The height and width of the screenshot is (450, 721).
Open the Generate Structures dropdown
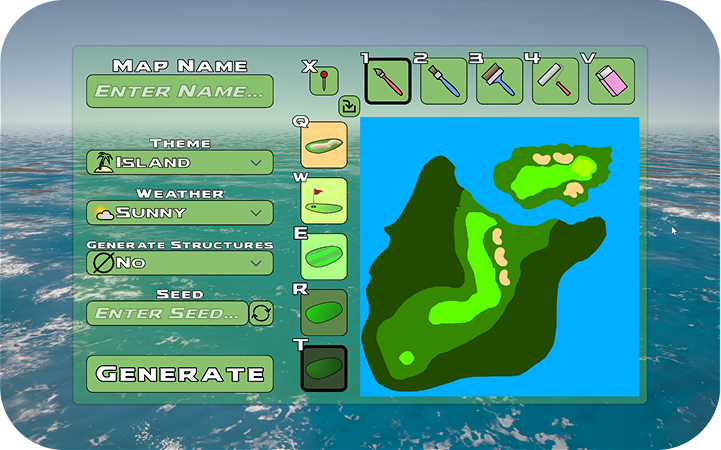coord(180,262)
